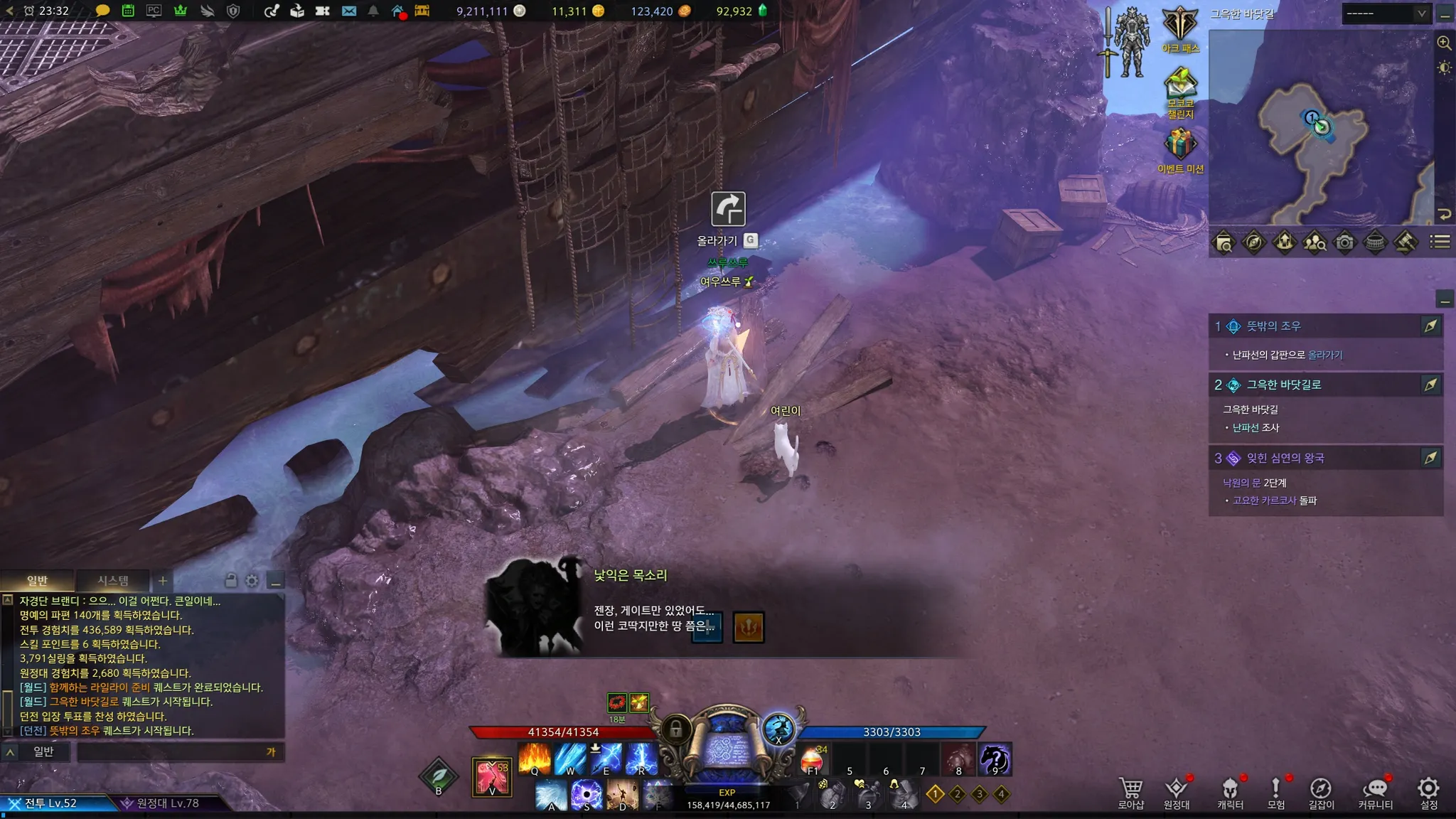This screenshot has height=819, width=1456.
Task: Open the 로아샵 shop menu
Action: (x=1130, y=792)
